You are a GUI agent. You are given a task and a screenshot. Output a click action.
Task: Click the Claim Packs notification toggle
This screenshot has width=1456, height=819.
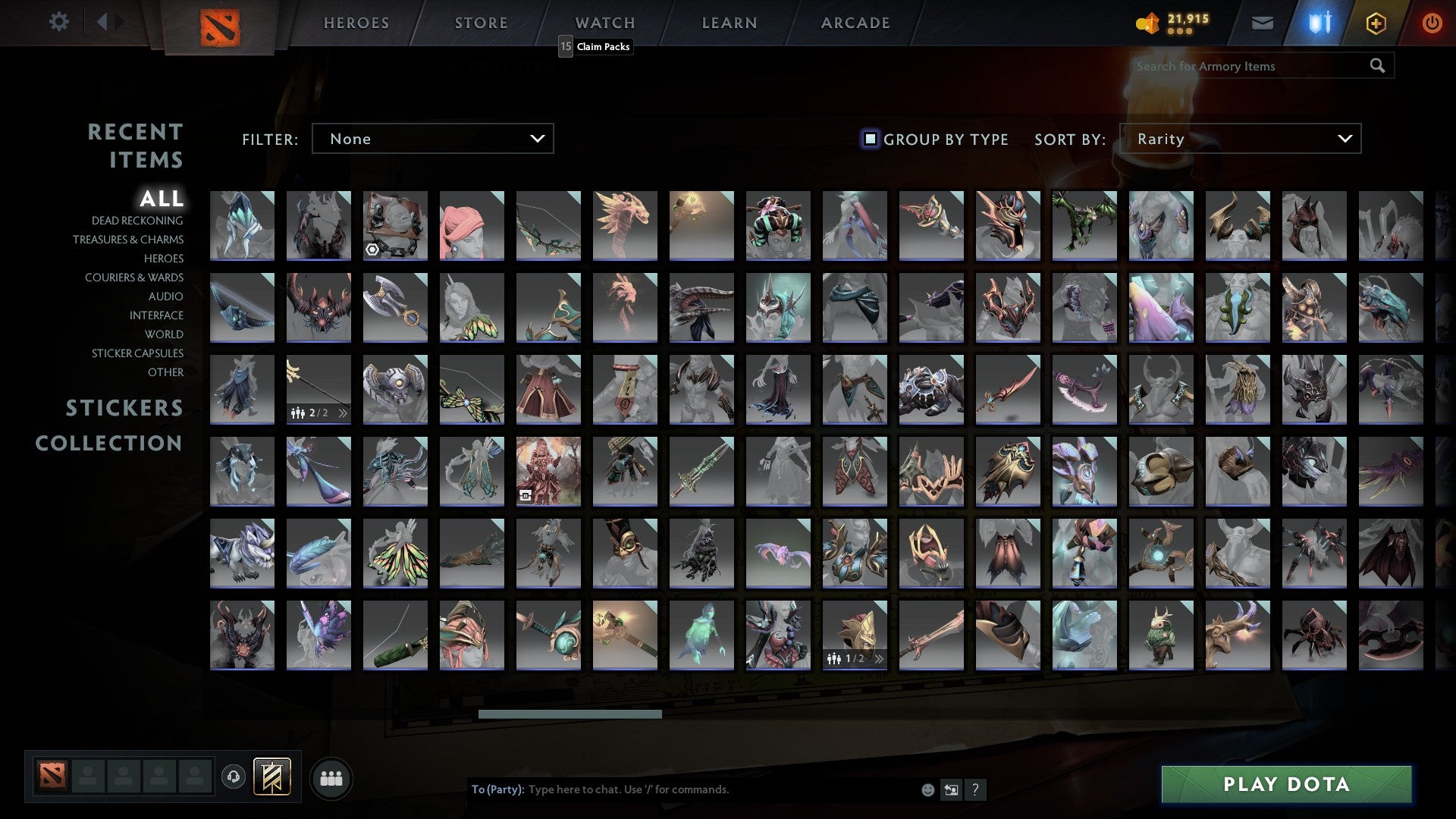coord(564,47)
